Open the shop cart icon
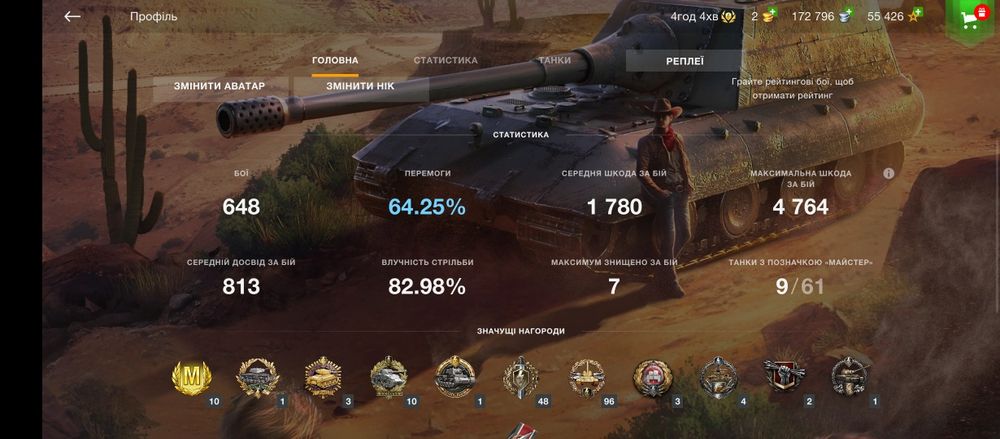1000x439 pixels. point(968,18)
